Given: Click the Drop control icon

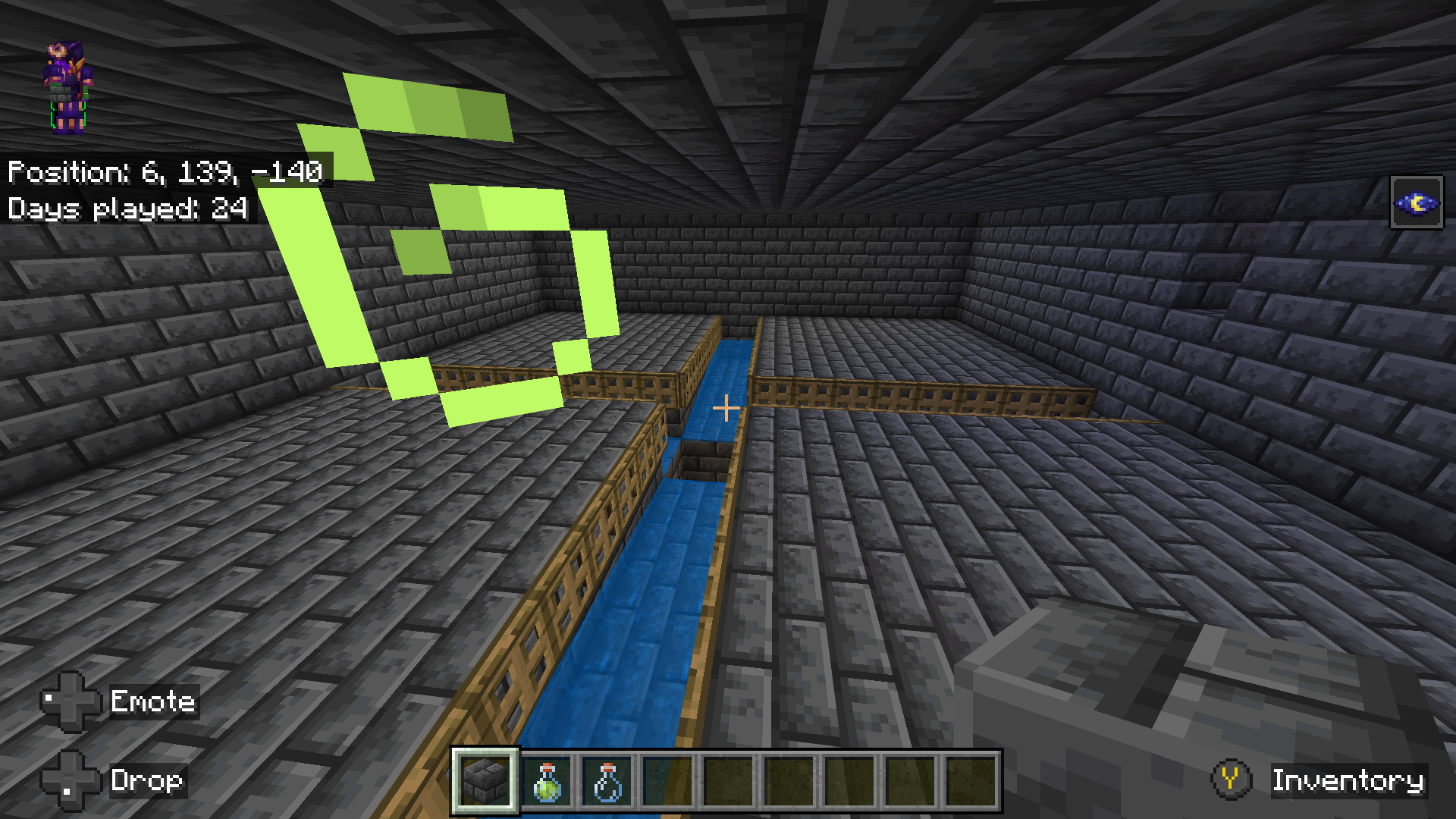Looking at the screenshot, I should pos(71,782).
